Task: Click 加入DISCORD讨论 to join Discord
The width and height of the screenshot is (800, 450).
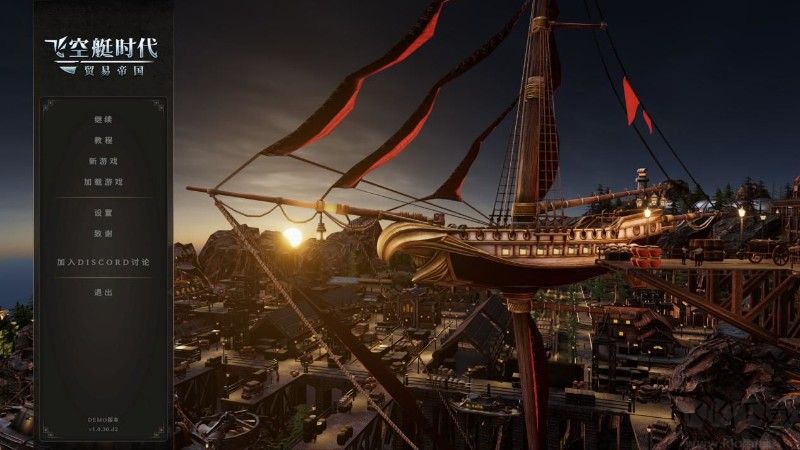Action: click(x=103, y=262)
